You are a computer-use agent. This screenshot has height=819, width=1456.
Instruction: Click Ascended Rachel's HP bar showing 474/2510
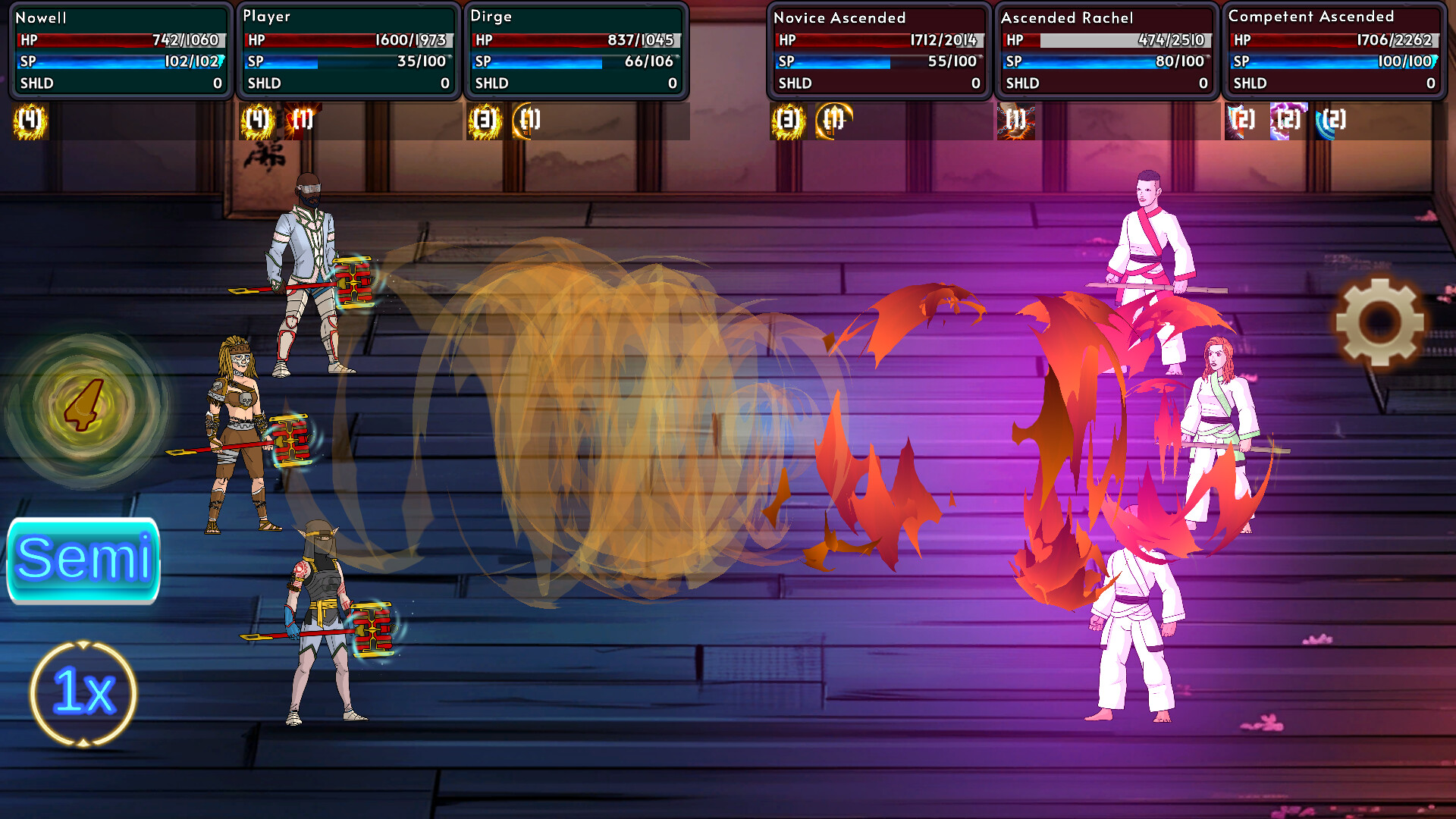tap(1106, 42)
